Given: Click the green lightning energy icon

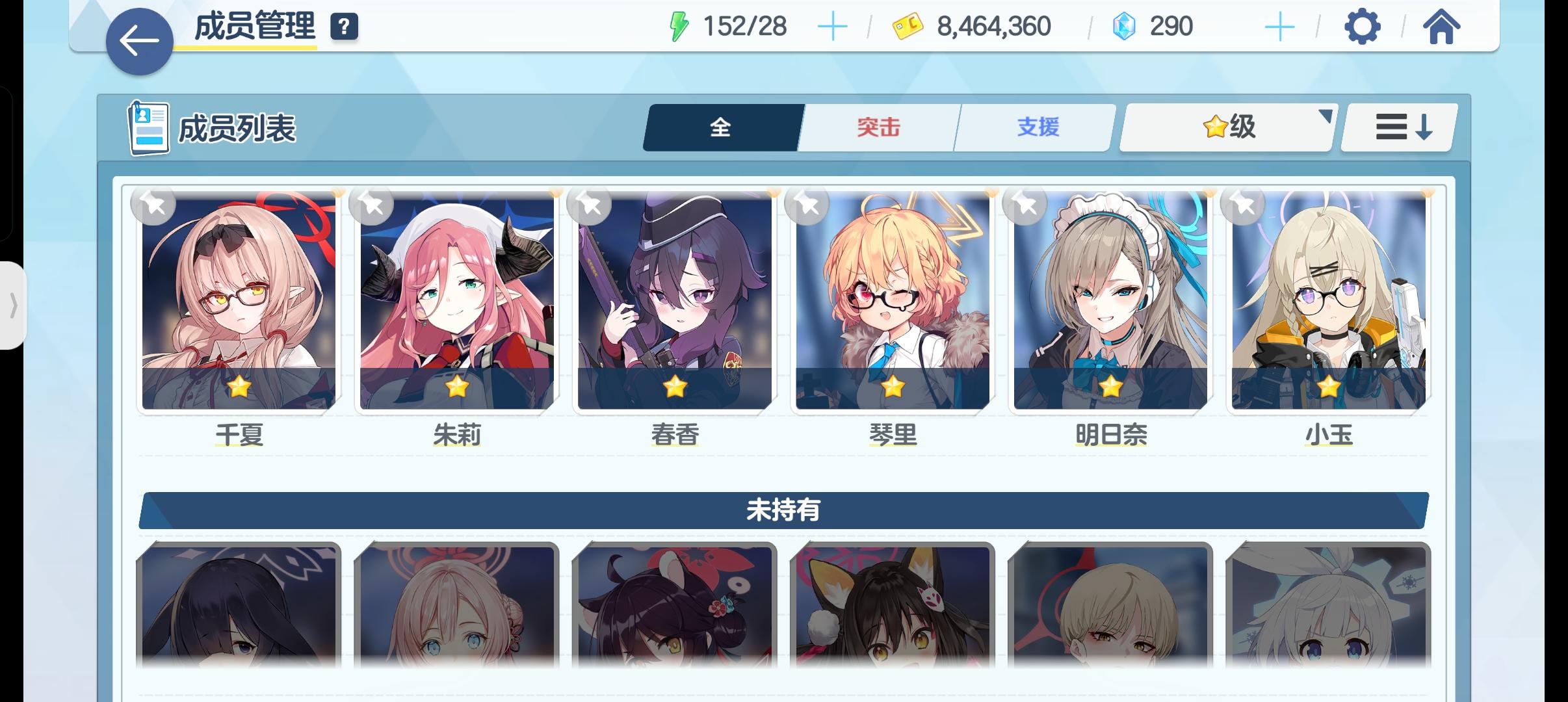Looking at the screenshot, I should point(679,26).
